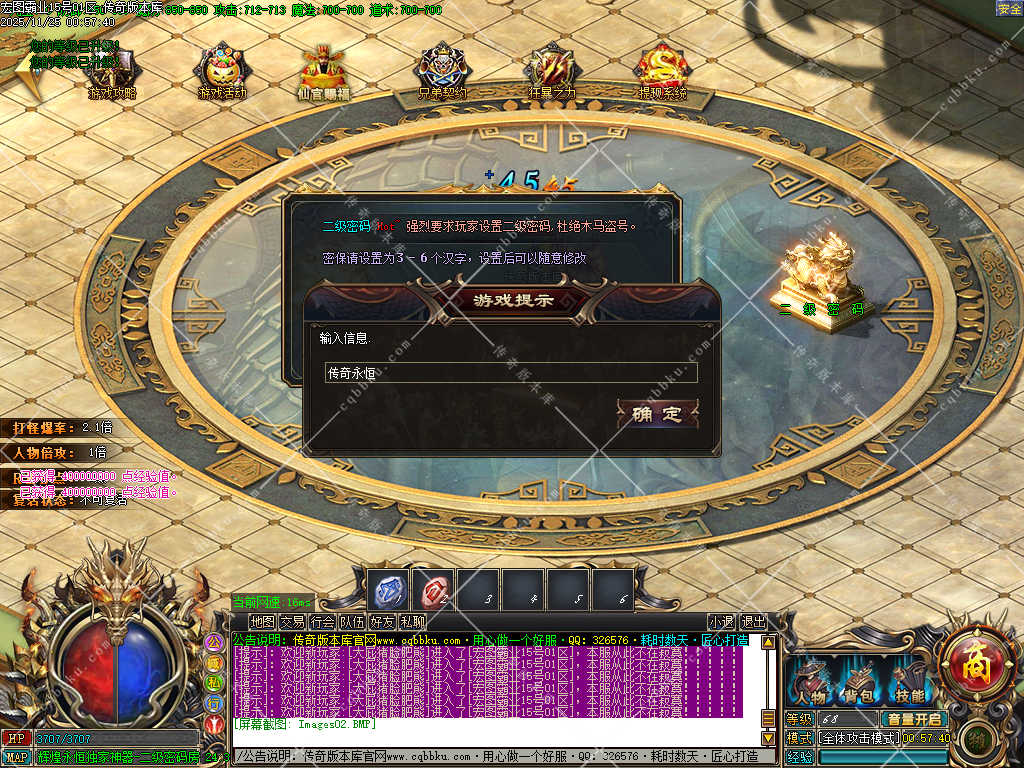The image size is (1024, 768).
Task: Open the 游戏活动 events icon
Action: 222,72
